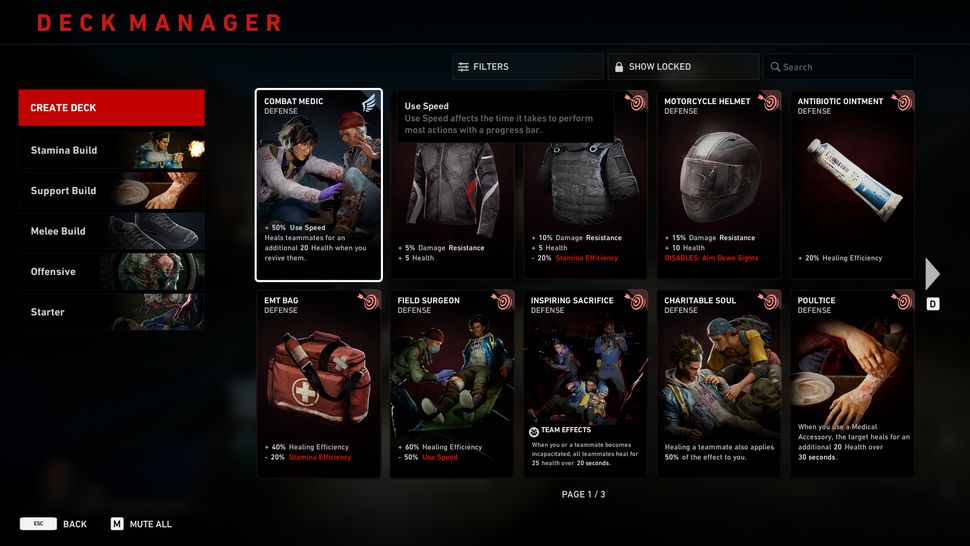Viewport: 970px width, 546px height.
Task: Select the EMT Bag card
Action: pos(318,384)
